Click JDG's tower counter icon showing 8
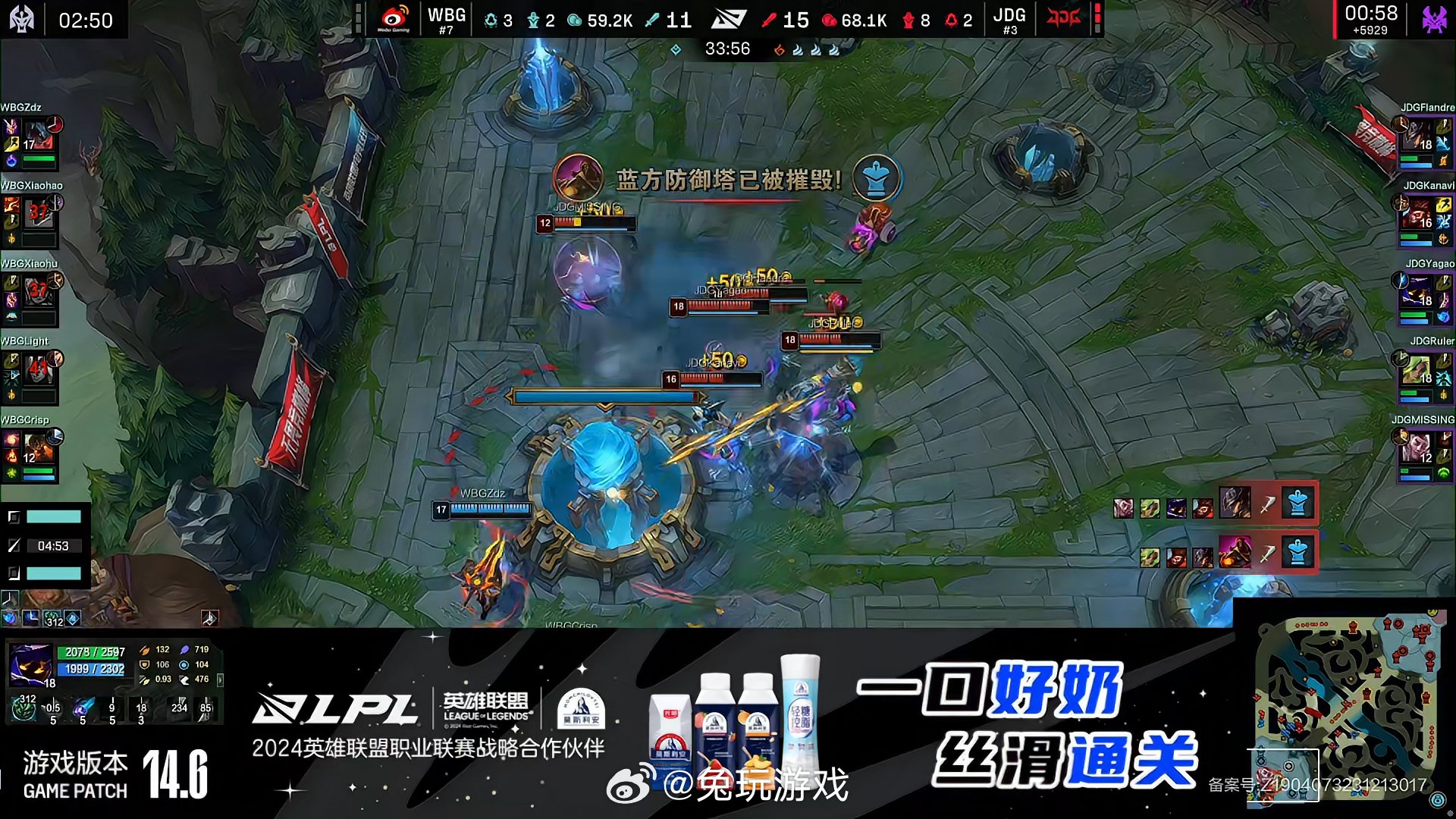The width and height of the screenshot is (1456, 819). coord(908,19)
